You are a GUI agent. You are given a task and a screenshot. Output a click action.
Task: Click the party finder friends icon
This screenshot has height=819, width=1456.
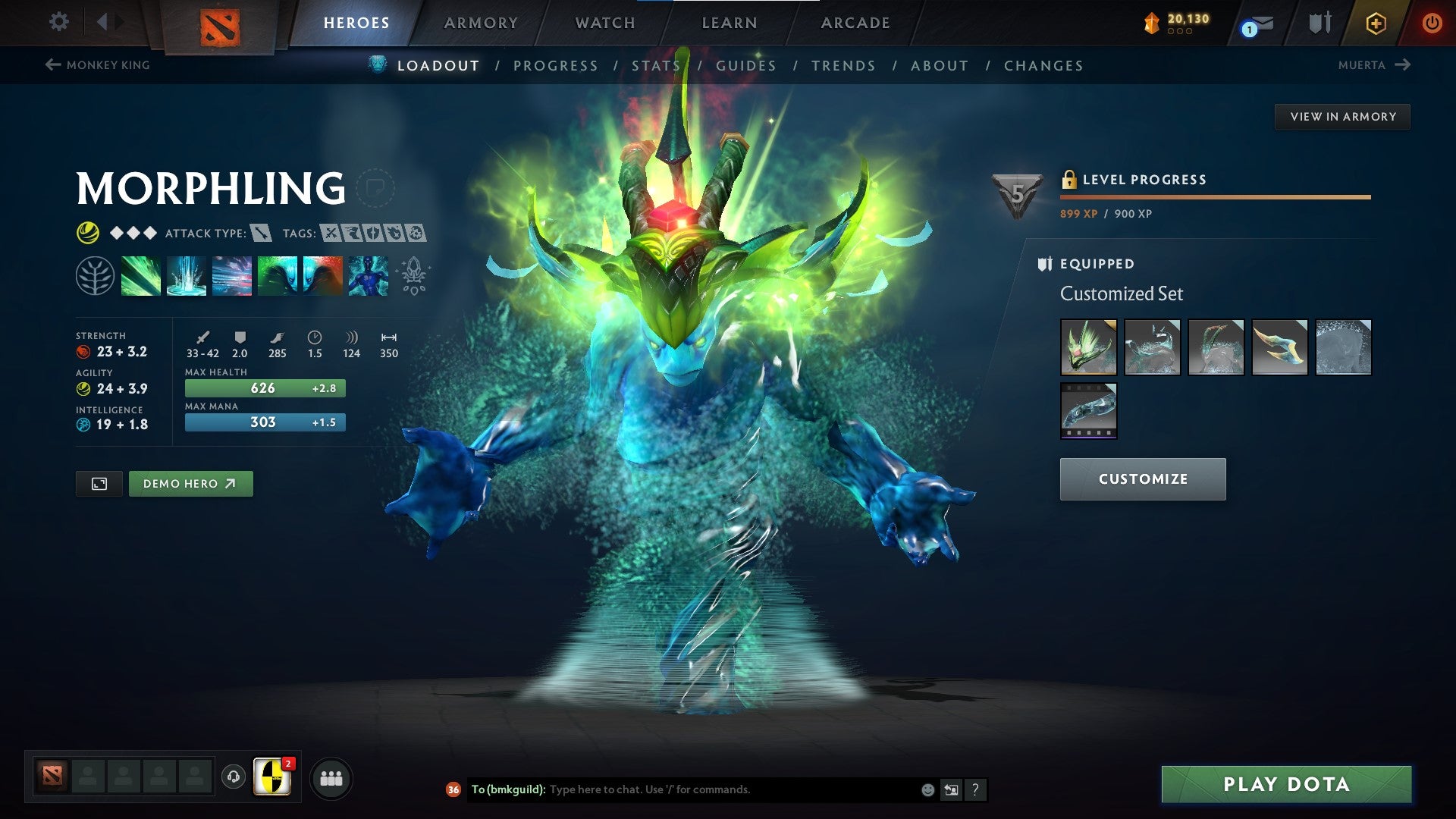[329, 777]
